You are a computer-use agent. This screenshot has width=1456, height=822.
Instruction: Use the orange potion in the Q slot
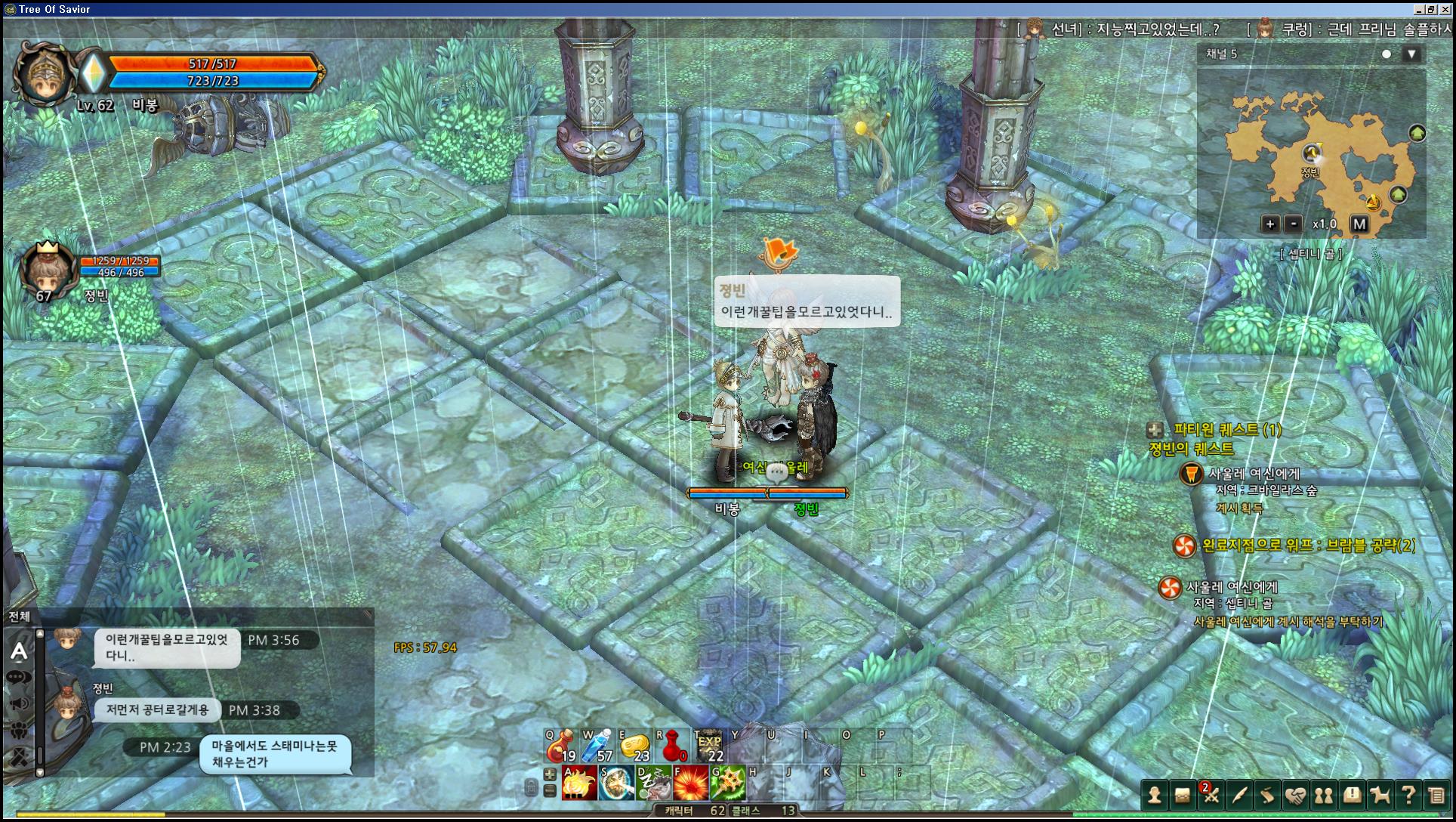(x=560, y=746)
